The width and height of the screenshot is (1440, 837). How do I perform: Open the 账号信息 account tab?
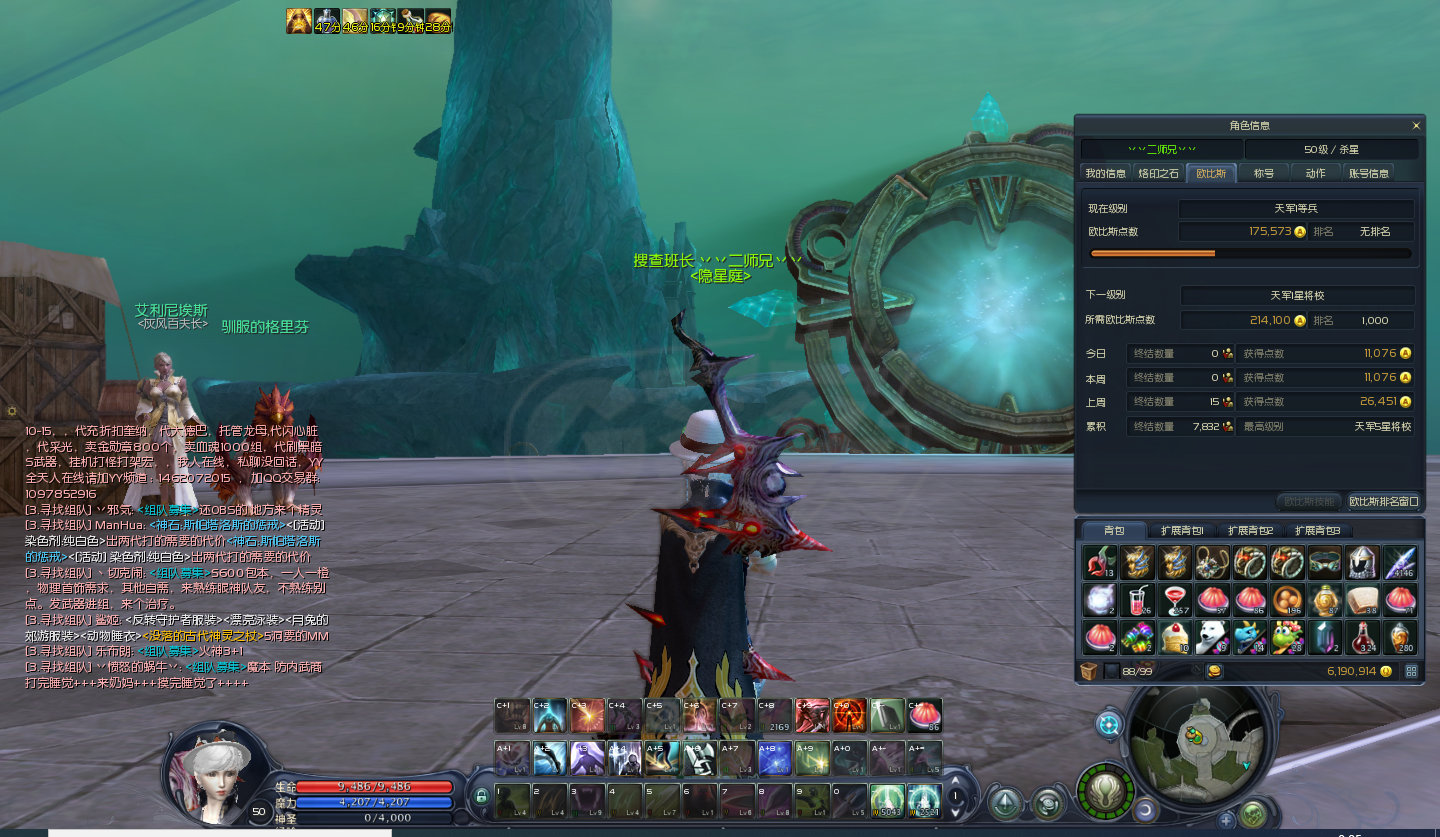point(1369,173)
